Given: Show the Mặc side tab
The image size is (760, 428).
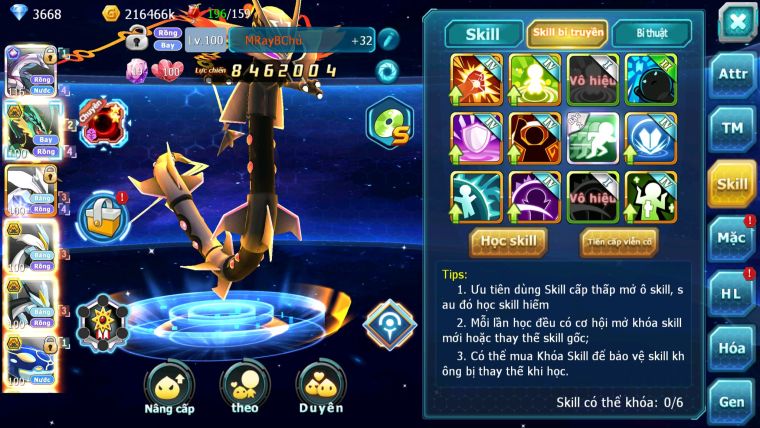Looking at the screenshot, I should point(732,238).
